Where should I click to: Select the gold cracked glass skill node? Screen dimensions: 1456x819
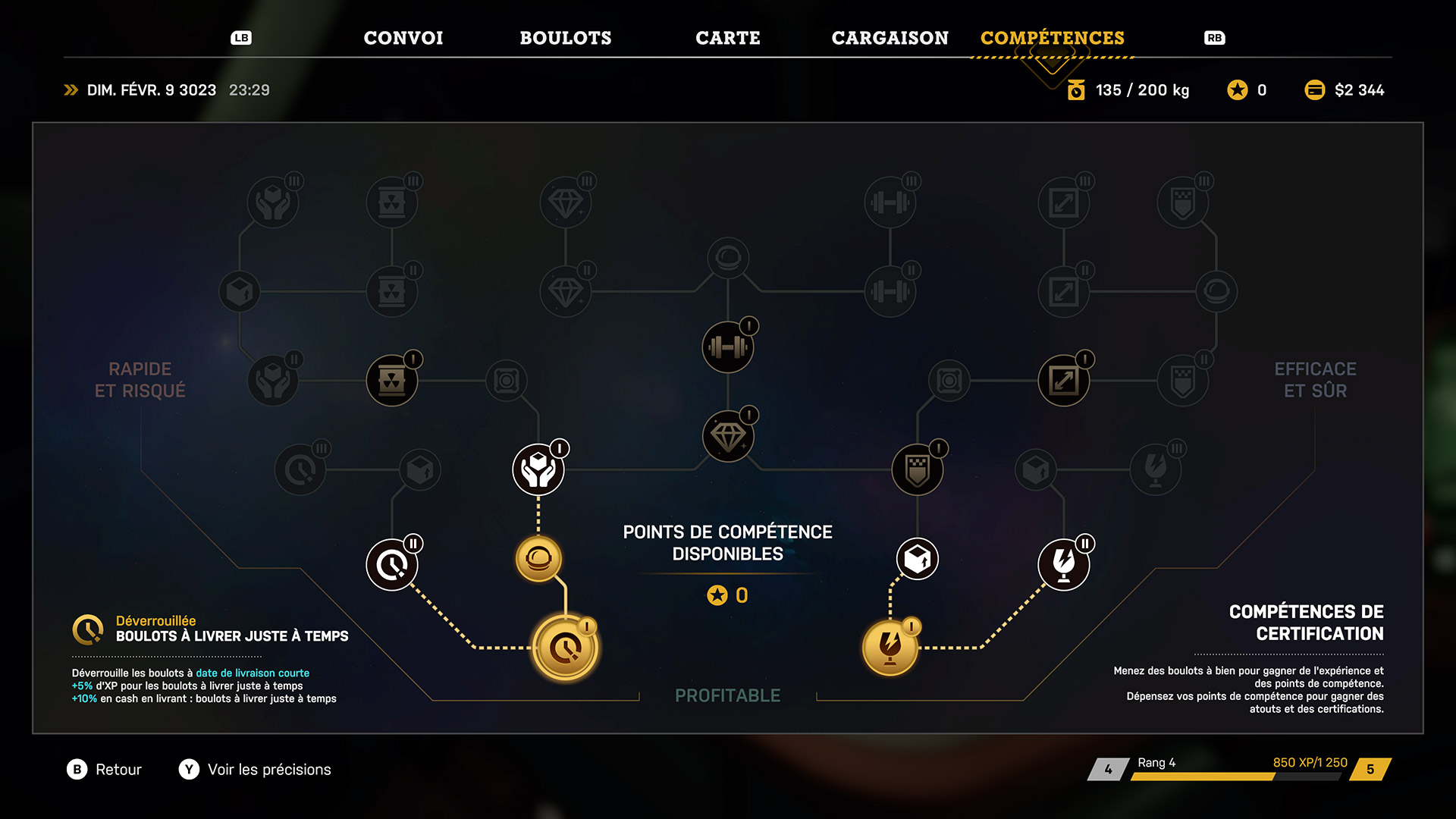890,647
